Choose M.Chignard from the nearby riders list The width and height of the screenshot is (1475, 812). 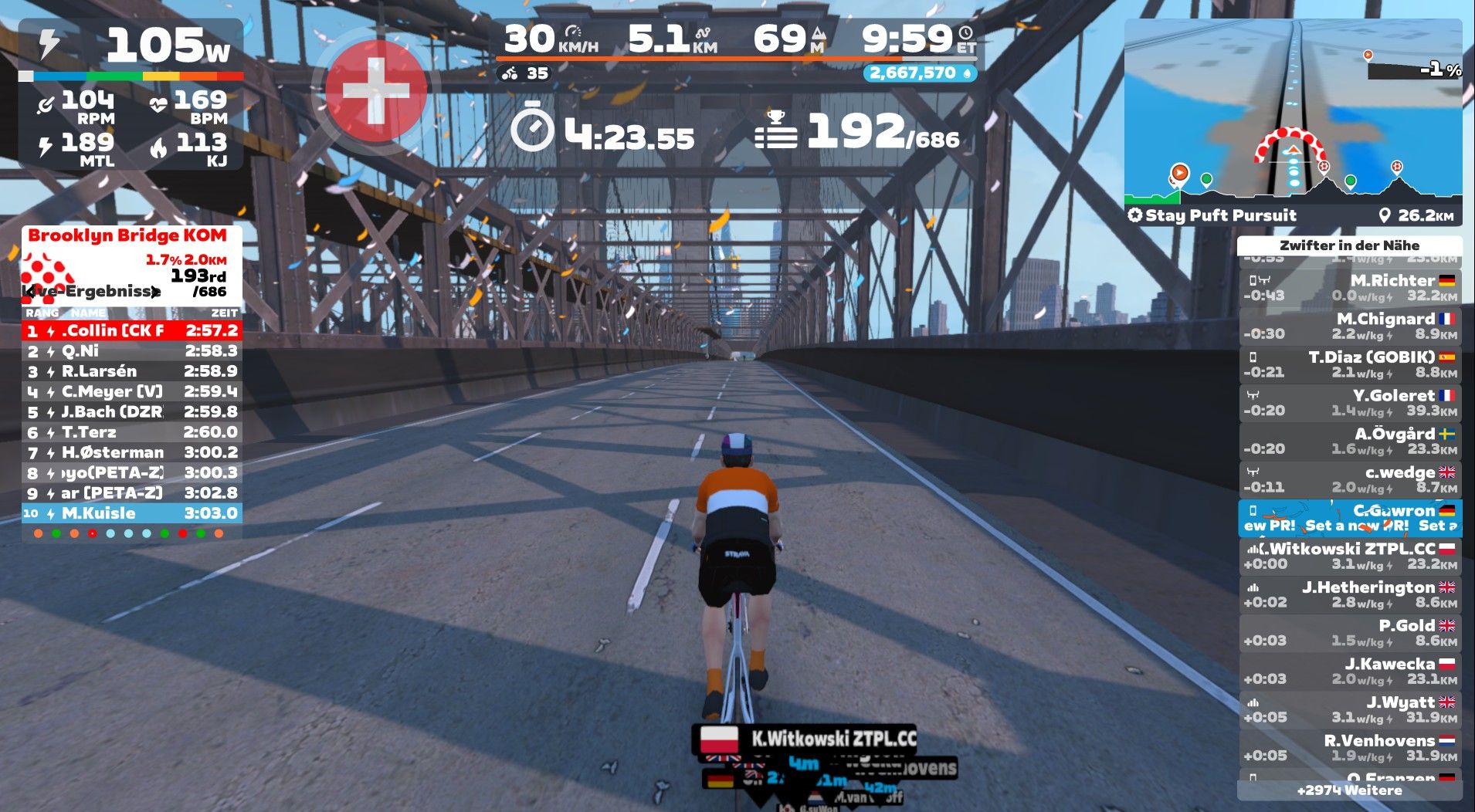1349,326
